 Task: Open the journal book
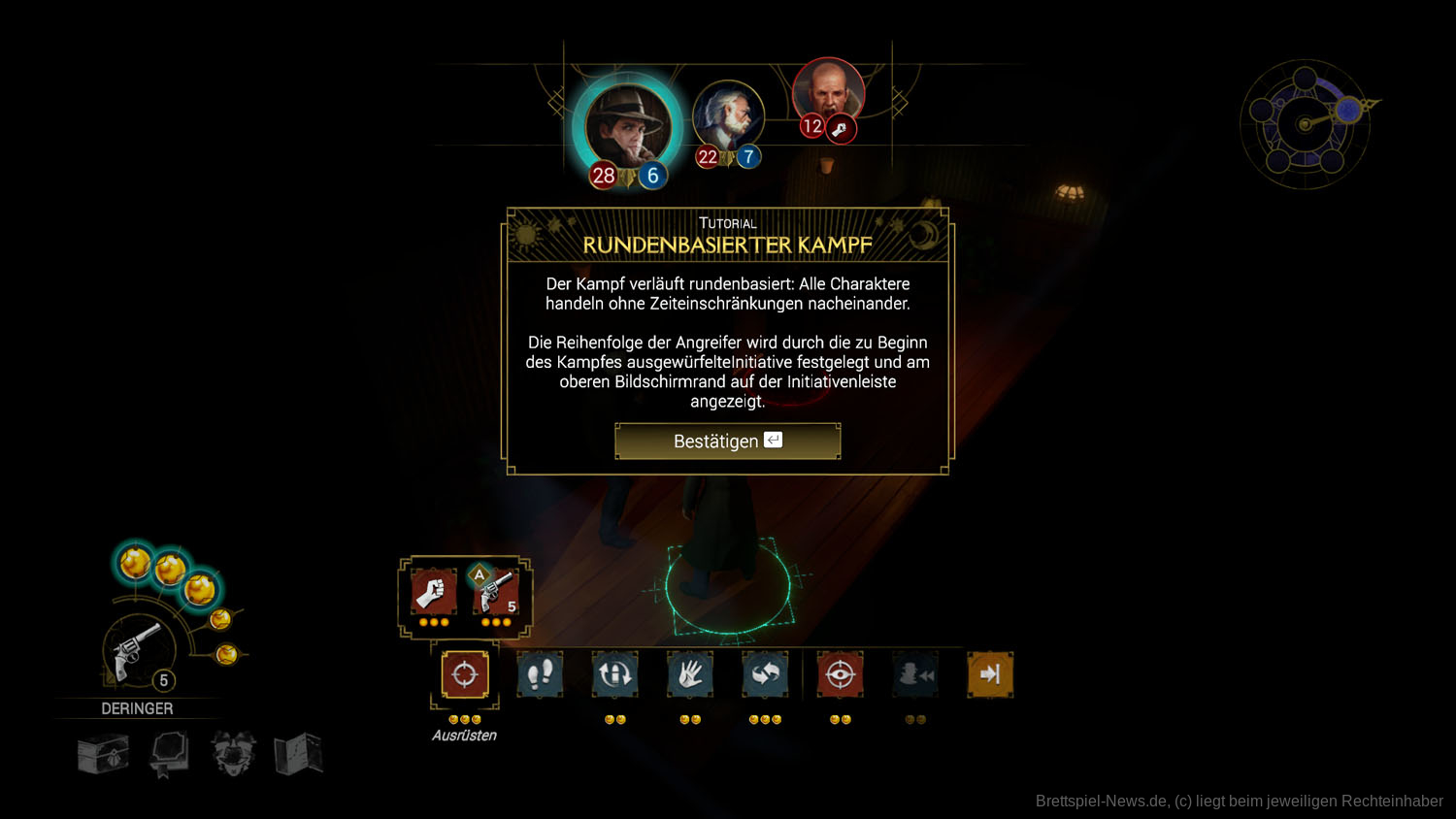pos(168,754)
